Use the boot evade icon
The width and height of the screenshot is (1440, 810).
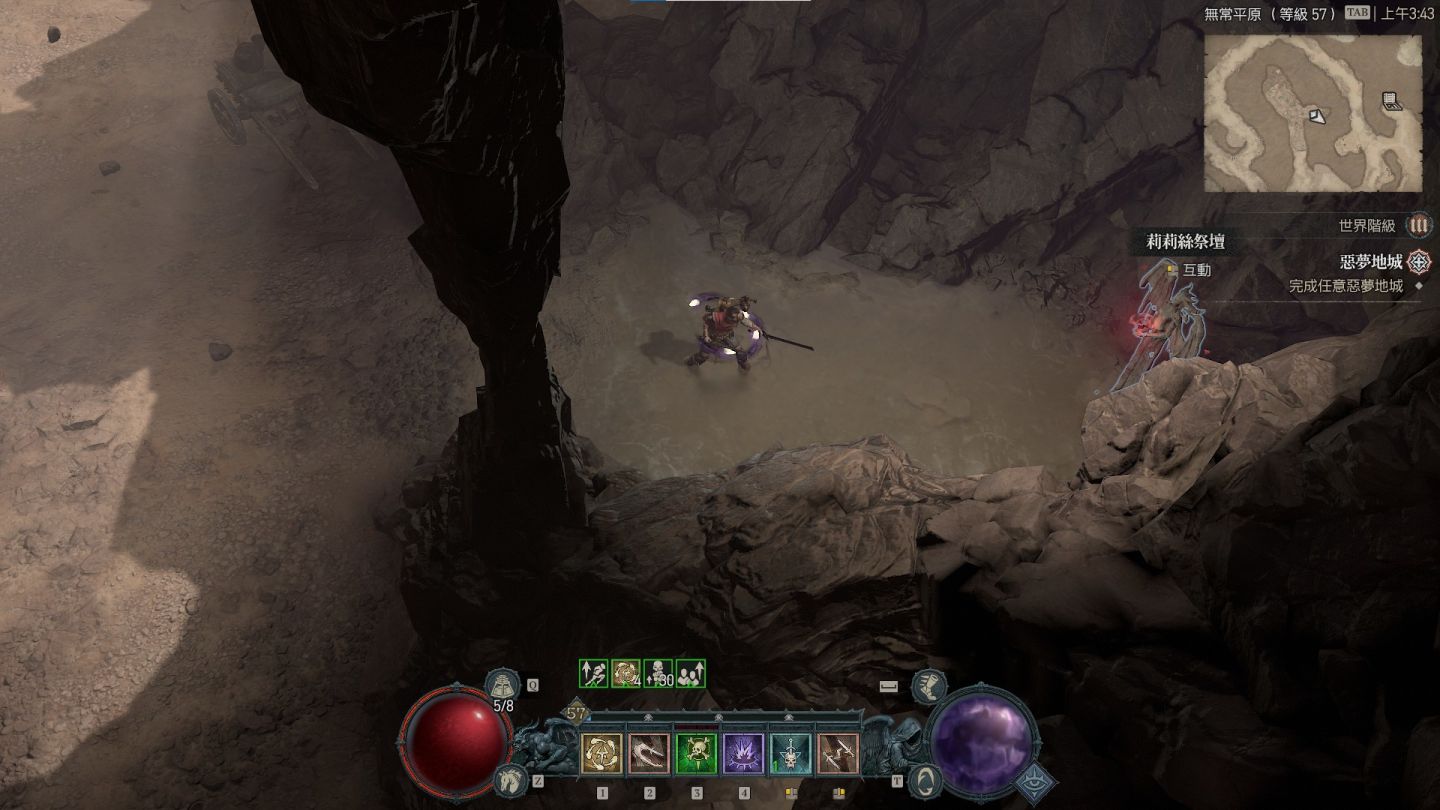click(x=929, y=686)
